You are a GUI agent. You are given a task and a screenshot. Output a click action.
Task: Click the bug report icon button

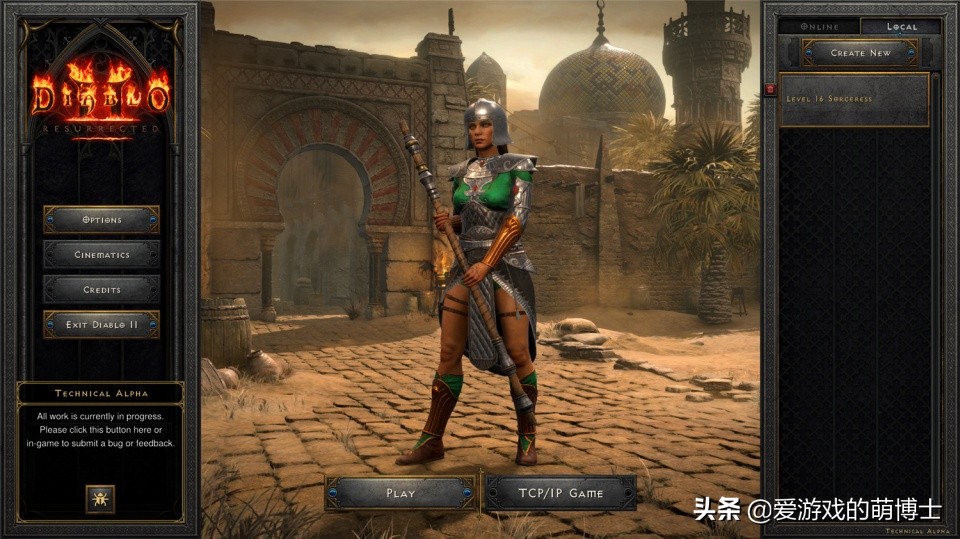[x=100, y=498]
